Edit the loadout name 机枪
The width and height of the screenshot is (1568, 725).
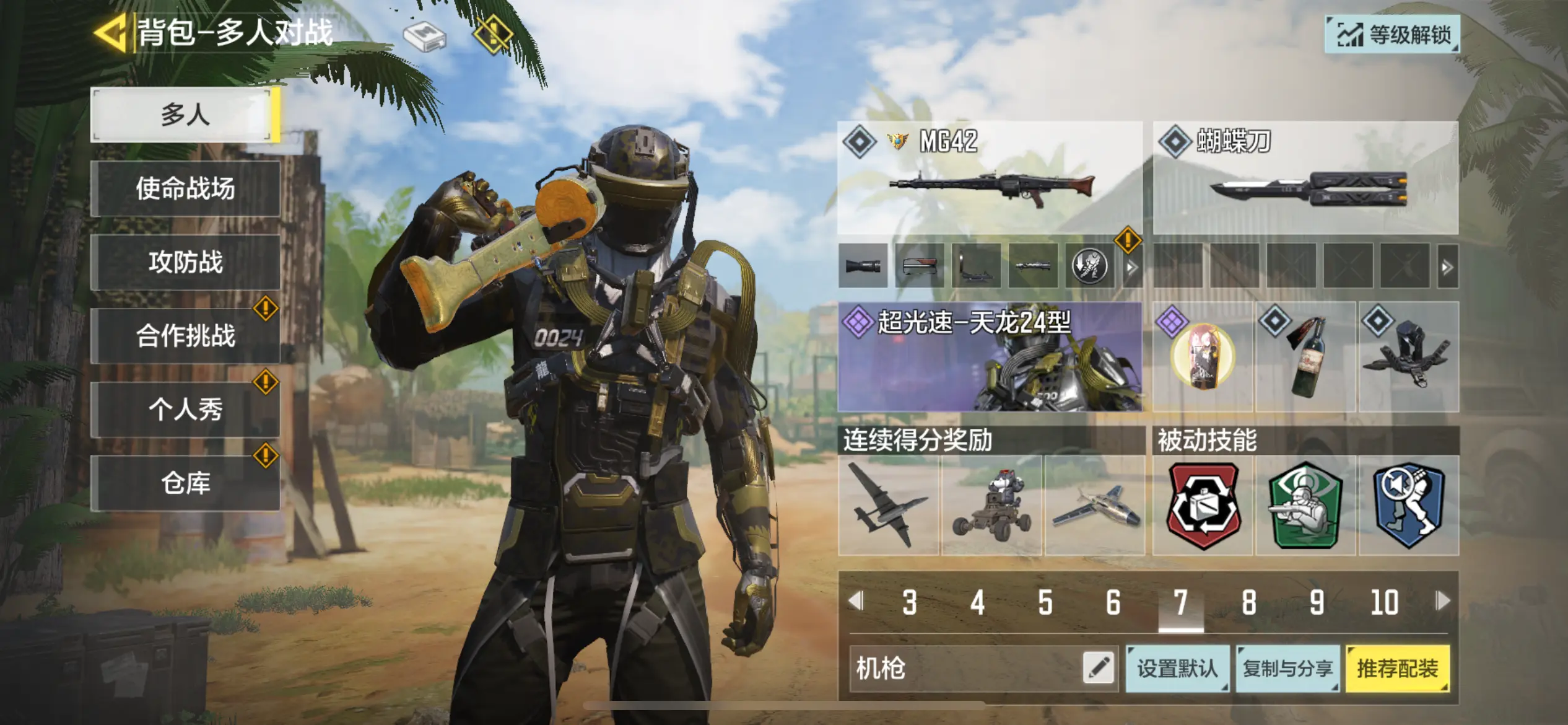1099,668
